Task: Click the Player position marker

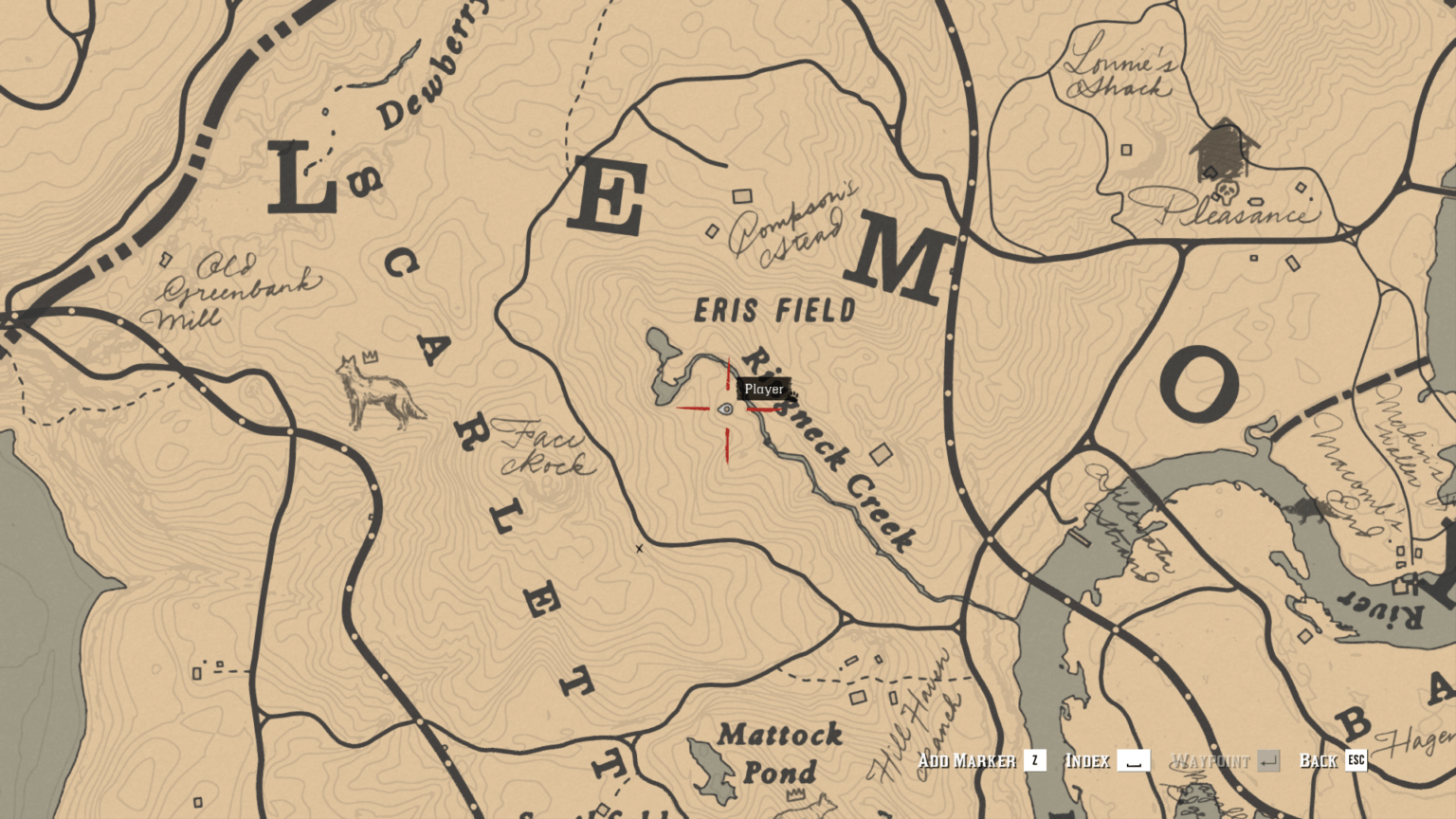Action: click(x=726, y=409)
